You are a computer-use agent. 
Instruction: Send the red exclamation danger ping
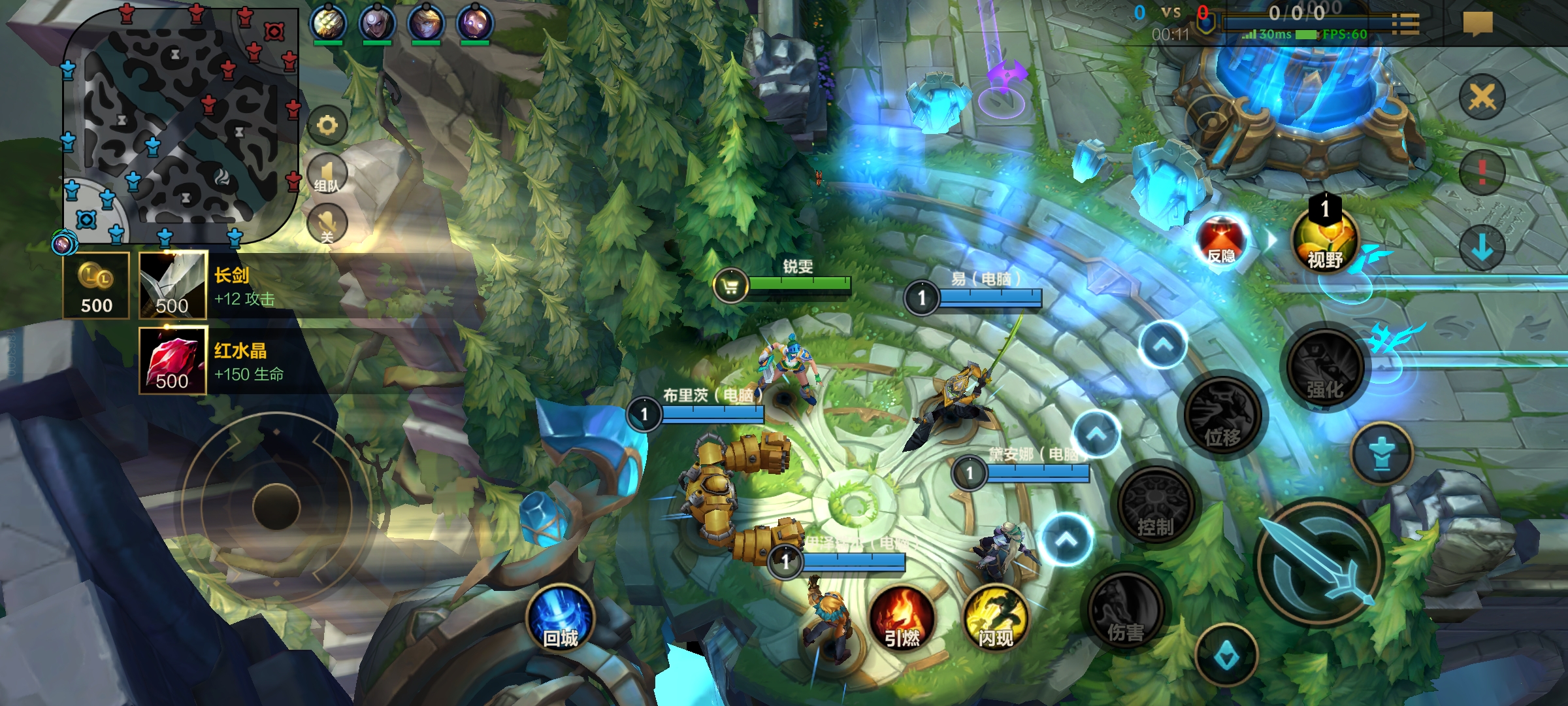pos(1482,172)
